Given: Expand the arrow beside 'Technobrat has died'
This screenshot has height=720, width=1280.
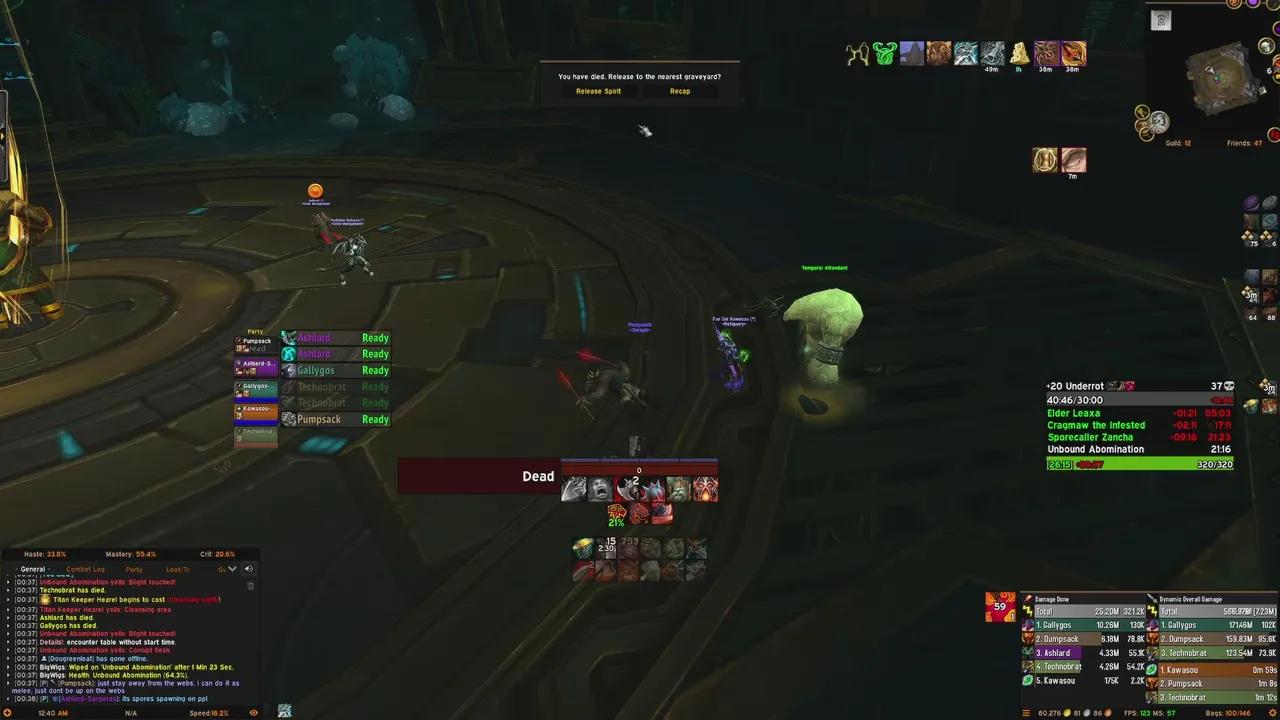Looking at the screenshot, I should coord(8,590).
